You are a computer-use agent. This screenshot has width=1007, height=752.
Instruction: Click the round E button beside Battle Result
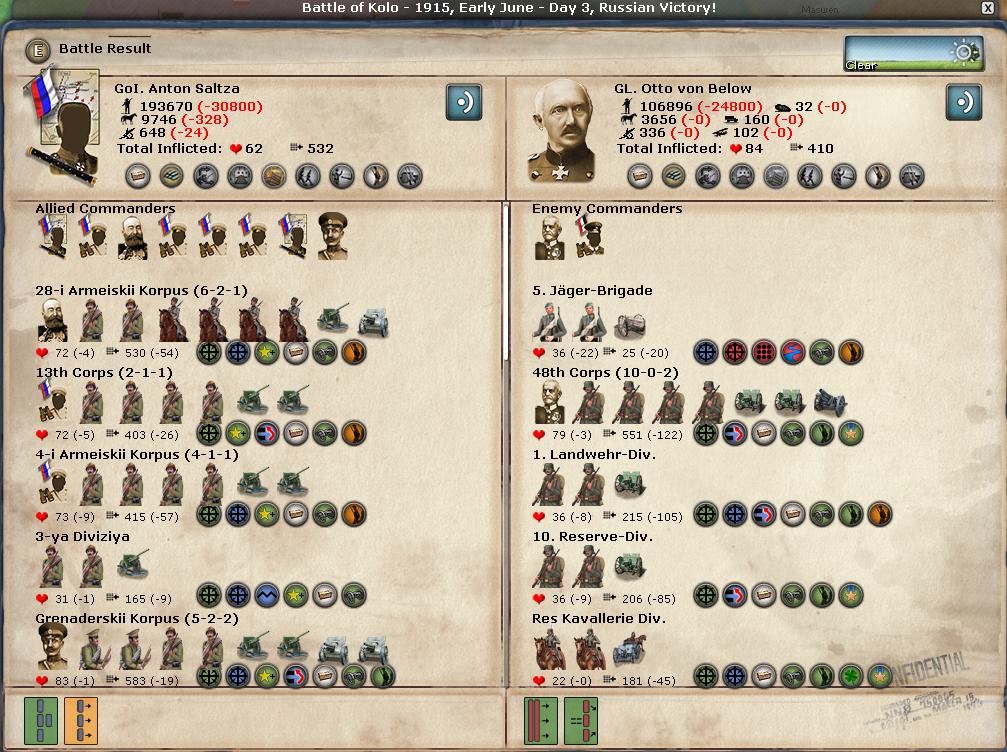39,49
